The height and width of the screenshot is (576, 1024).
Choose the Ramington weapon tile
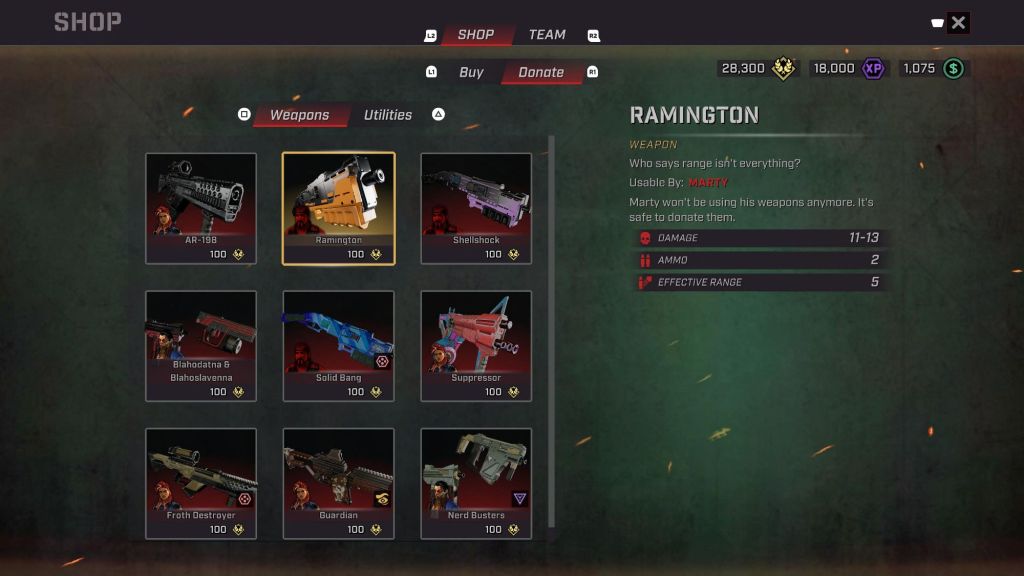(339, 208)
